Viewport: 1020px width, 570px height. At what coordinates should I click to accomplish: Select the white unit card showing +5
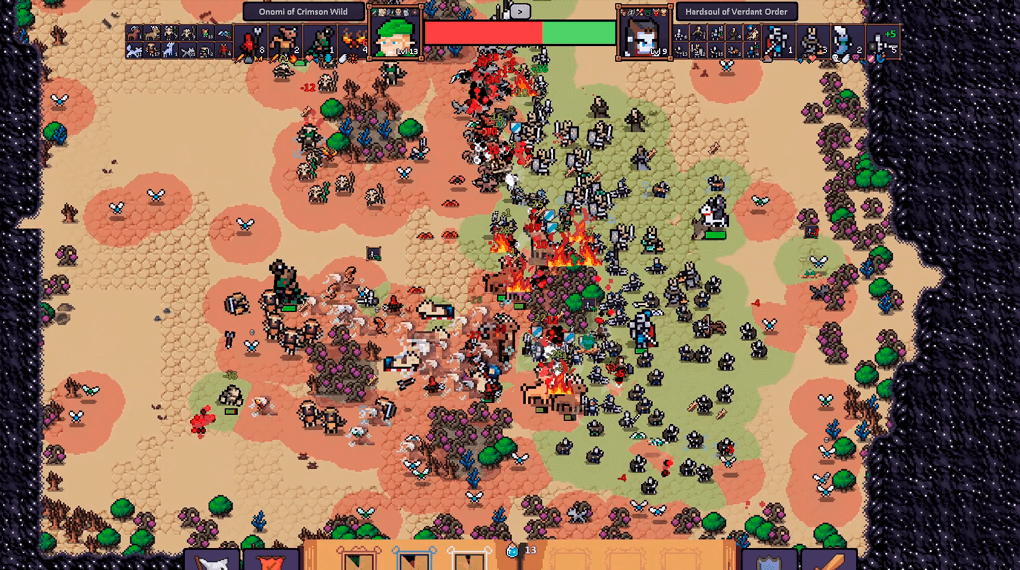point(882,42)
